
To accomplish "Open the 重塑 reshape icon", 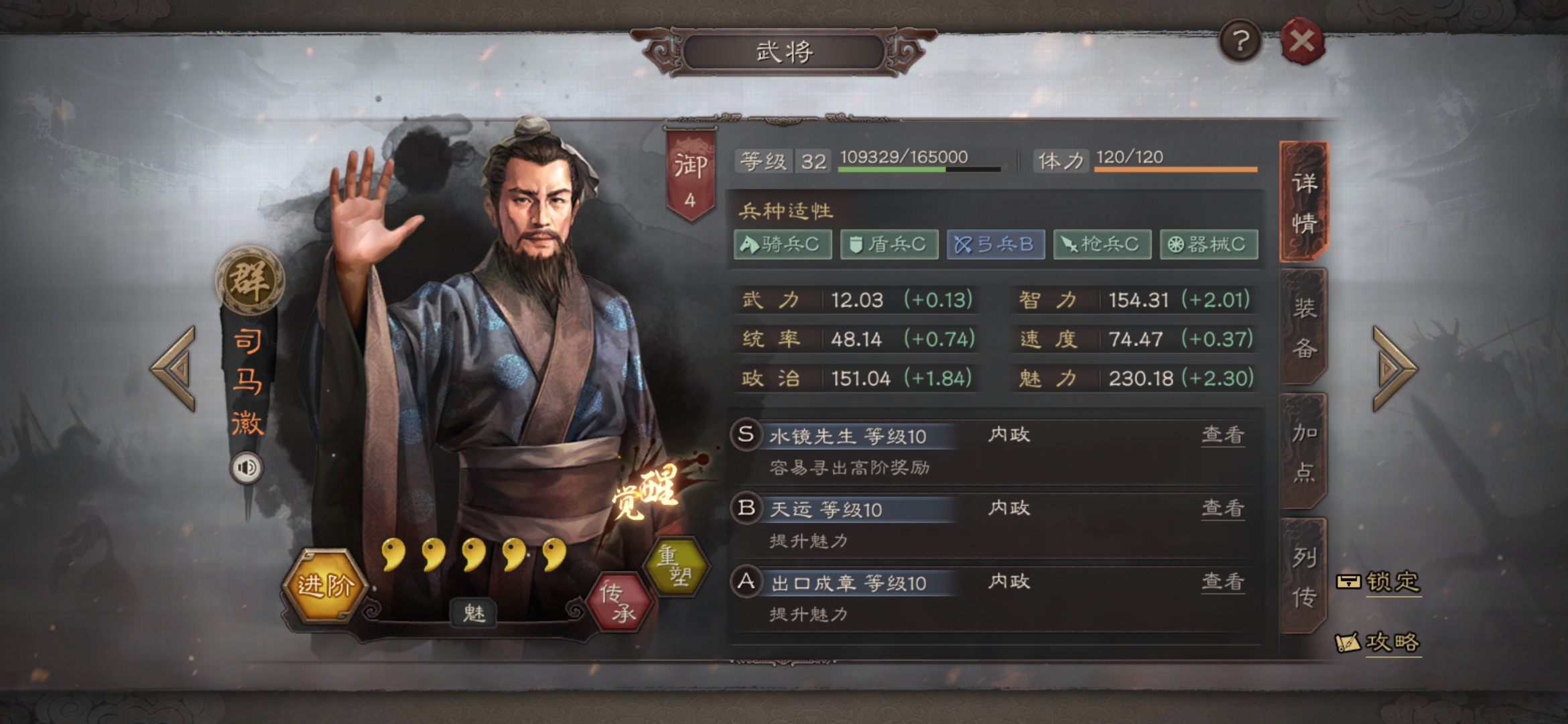I will (677, 566).
